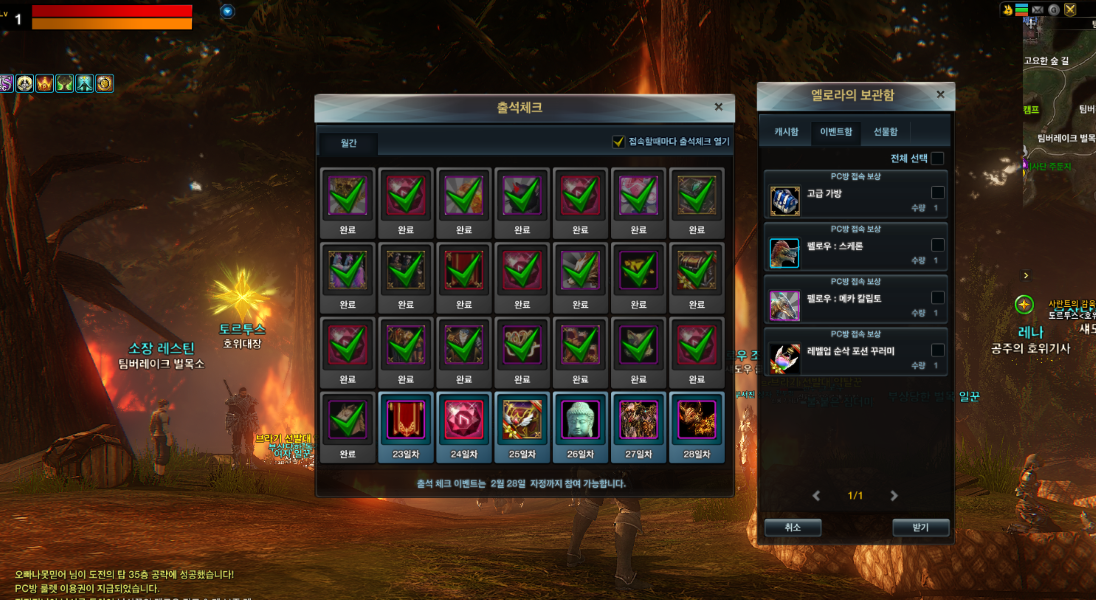Switch to the 캐시함 tab

pos(786,131)
